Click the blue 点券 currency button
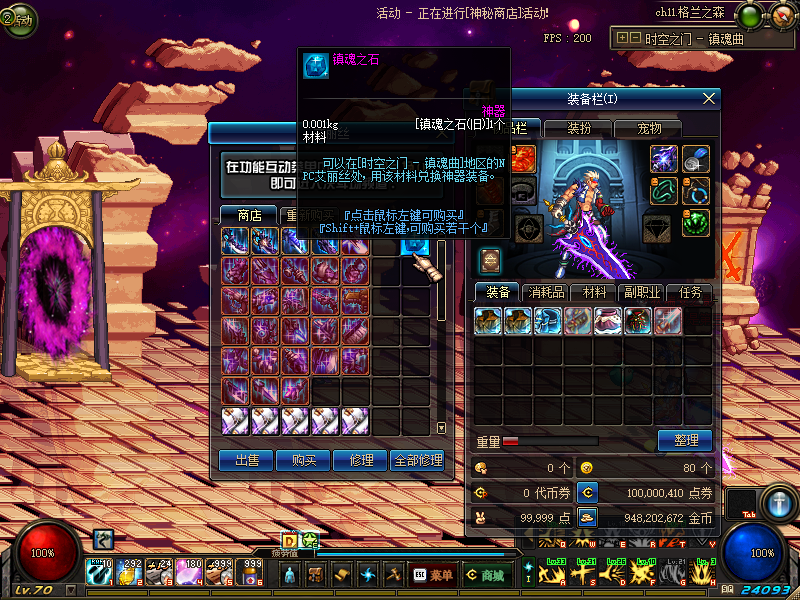Image resolution: width=800 pixels, height=600 pixels. tap(588, 492)
